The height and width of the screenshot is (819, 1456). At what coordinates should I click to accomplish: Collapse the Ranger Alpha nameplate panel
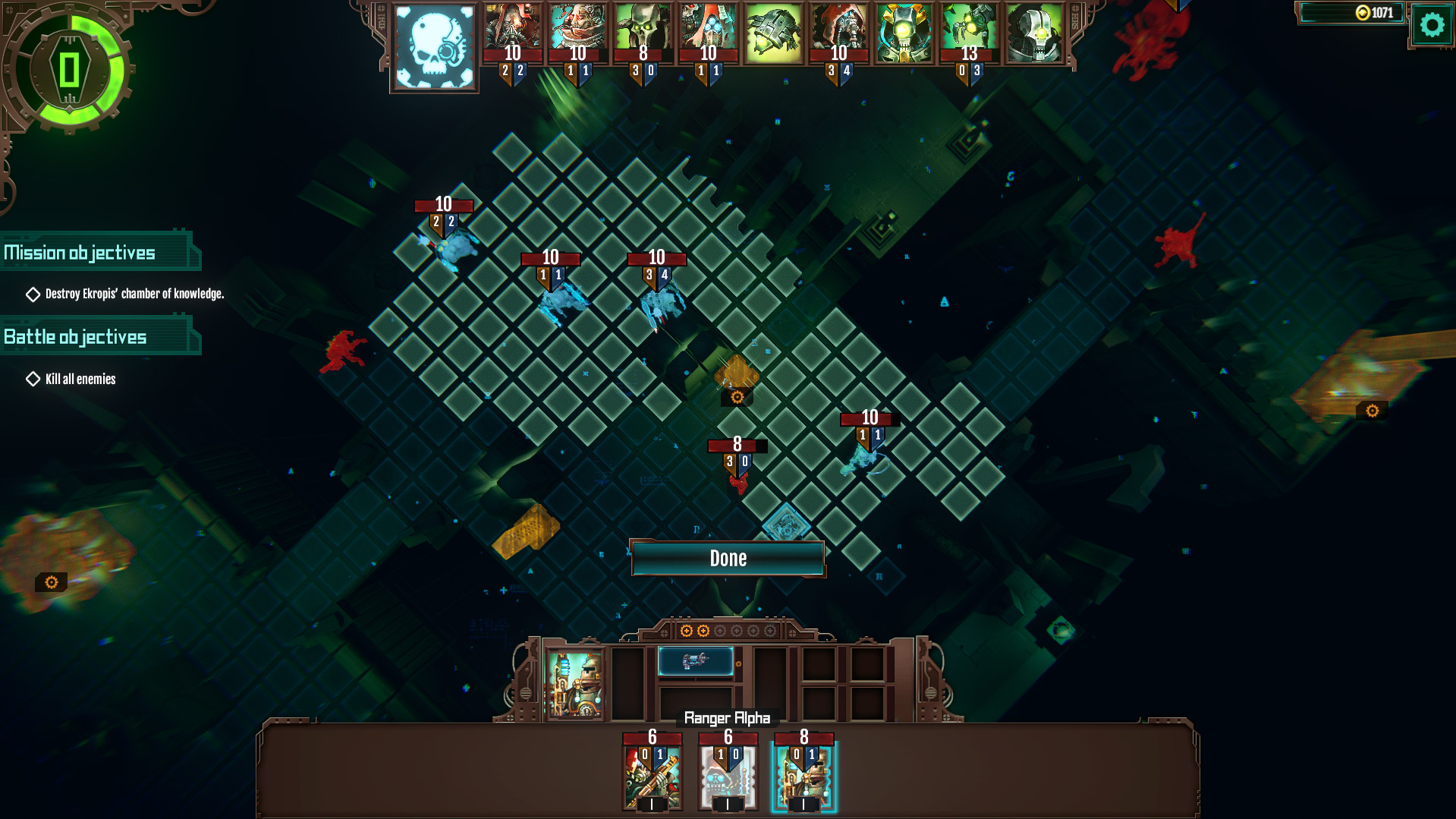[x=728, y=716]
